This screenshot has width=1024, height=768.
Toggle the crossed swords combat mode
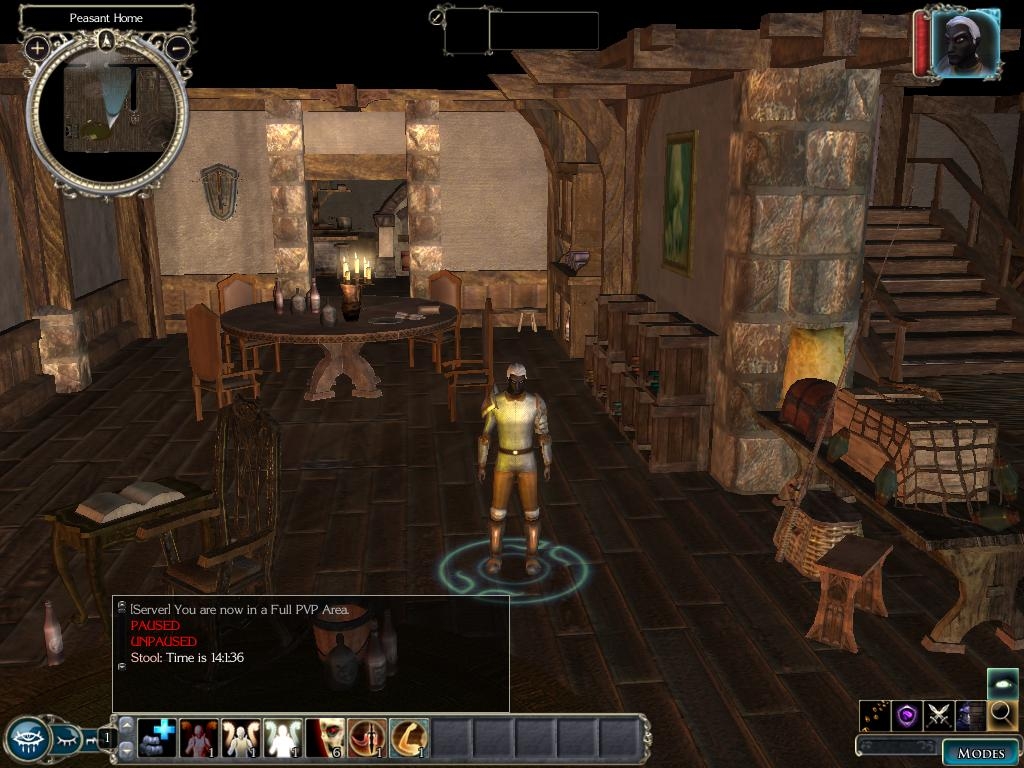point(939,715)
